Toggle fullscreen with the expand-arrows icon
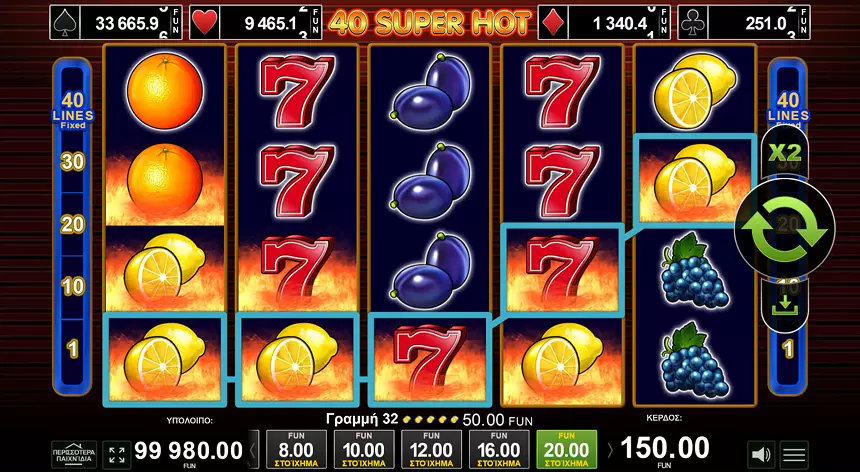 pyautogui.click(x=117, y=453)
